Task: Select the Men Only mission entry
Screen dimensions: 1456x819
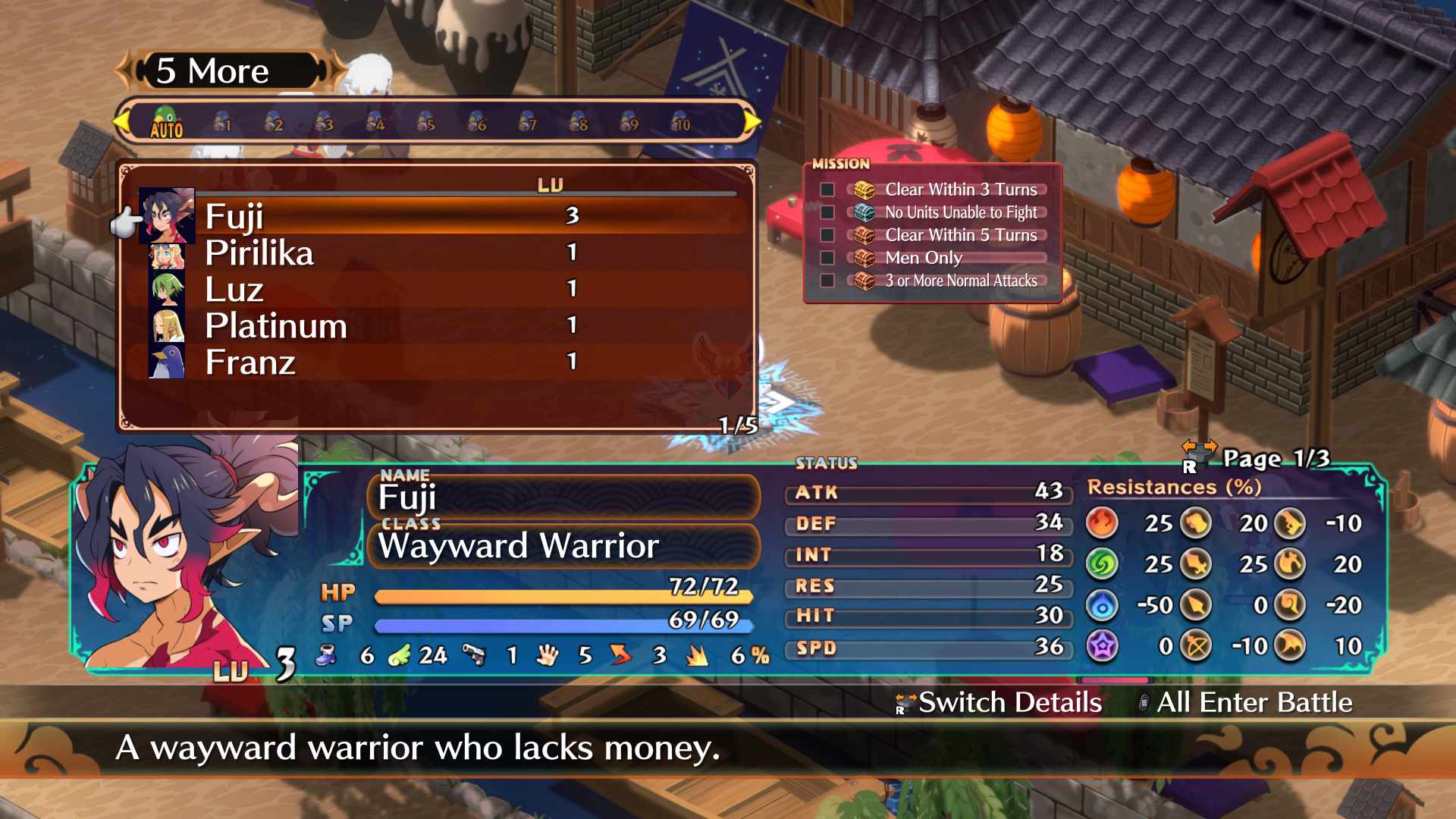Action: [x=924, y=258]
